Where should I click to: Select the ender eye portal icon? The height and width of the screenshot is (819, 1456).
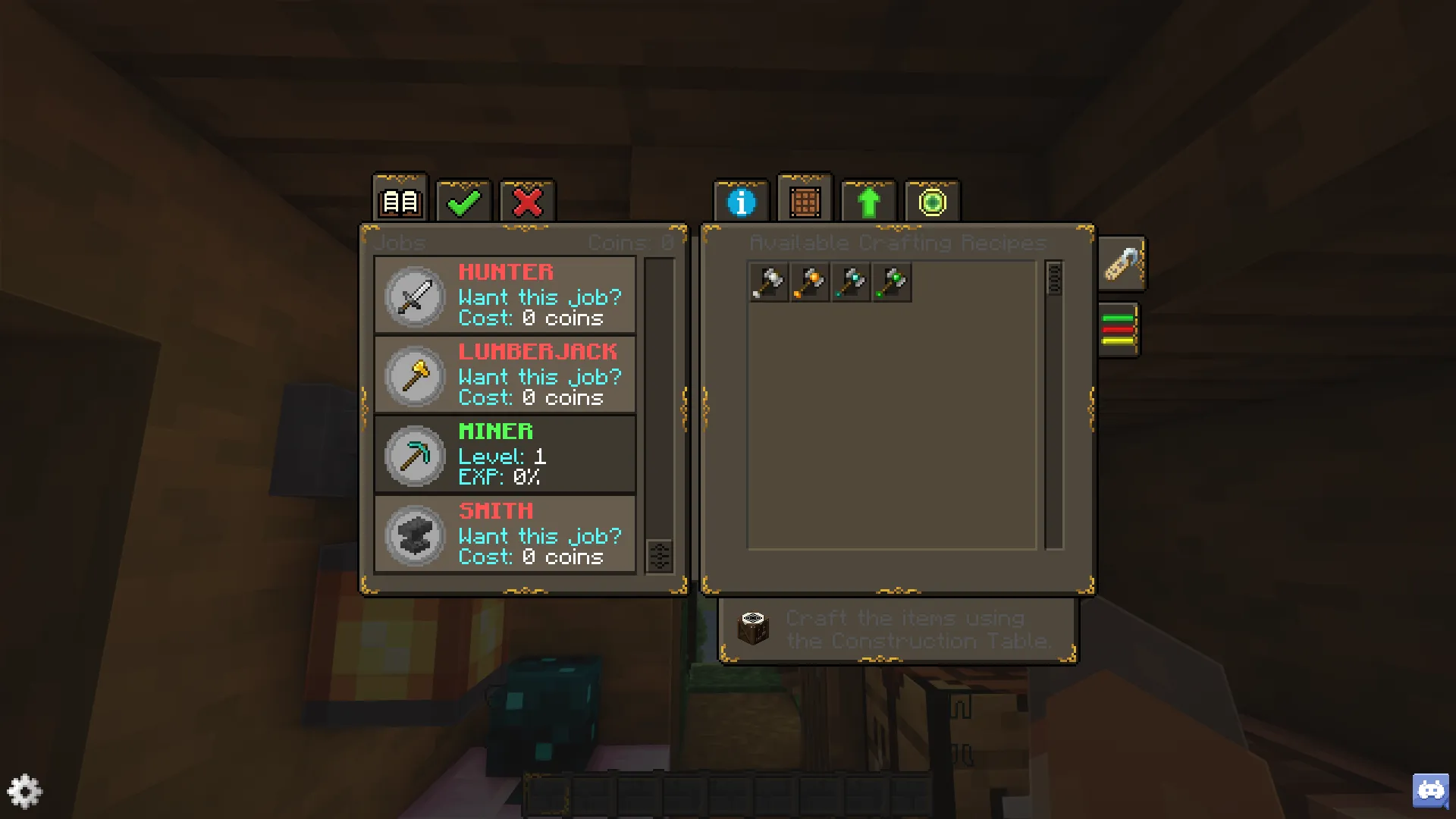[932, 201]
